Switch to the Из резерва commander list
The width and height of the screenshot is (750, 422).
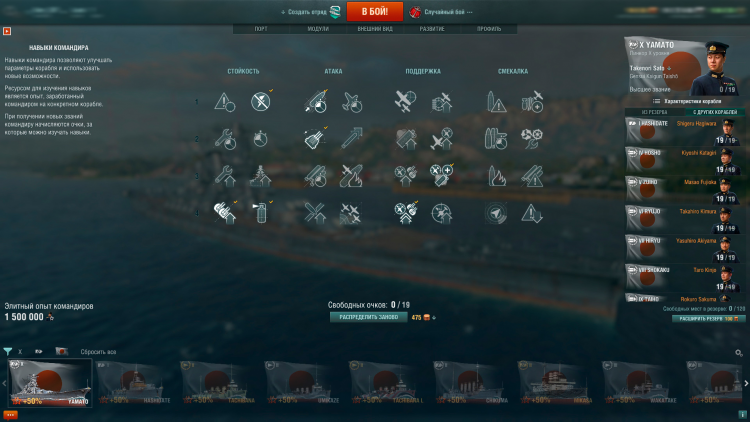click(x=654, y=112)
